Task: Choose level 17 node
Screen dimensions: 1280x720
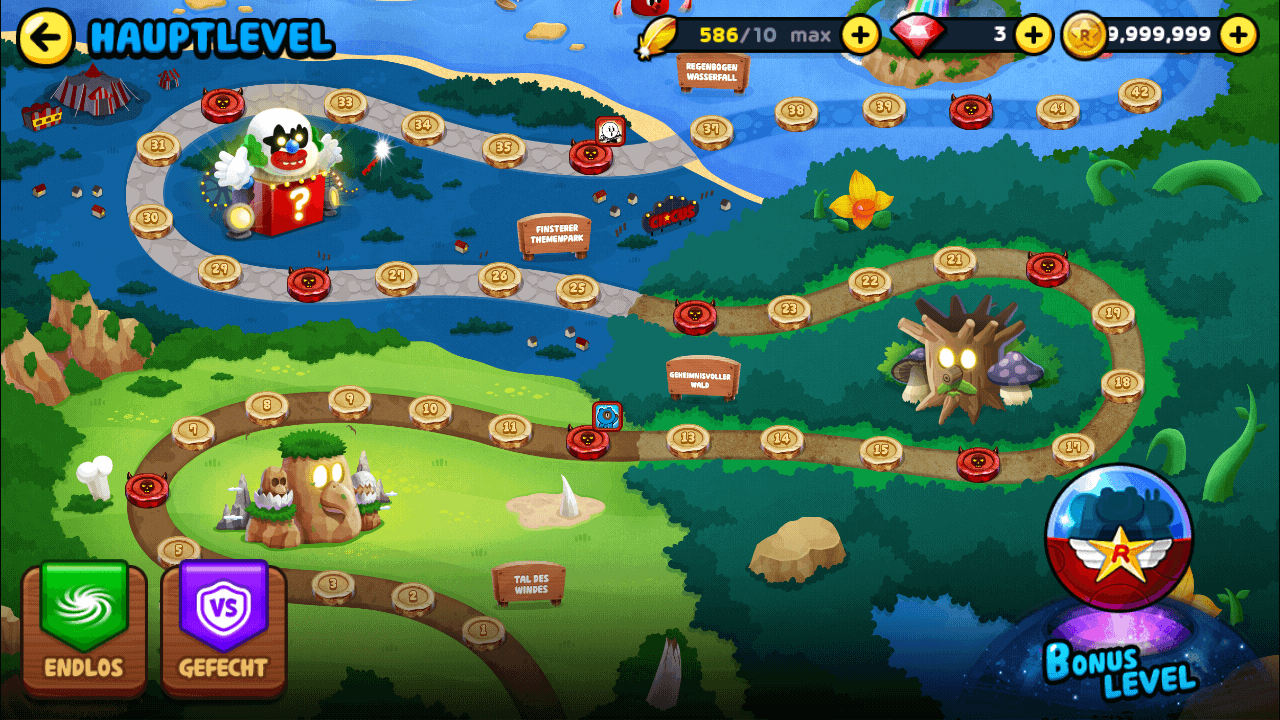Action: pos(1073,448)
